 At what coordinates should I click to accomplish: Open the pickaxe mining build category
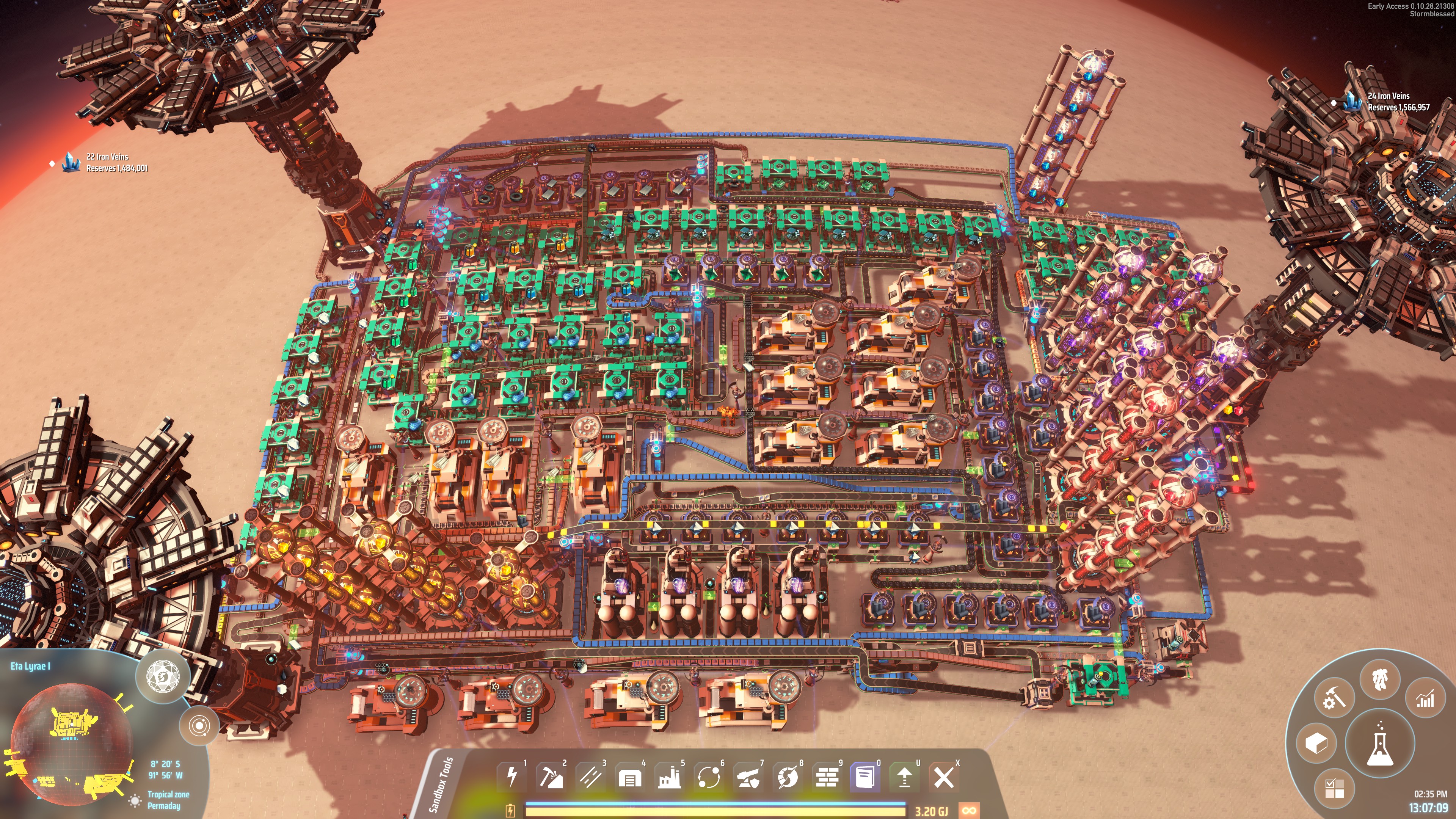click(x=551, y=777)
